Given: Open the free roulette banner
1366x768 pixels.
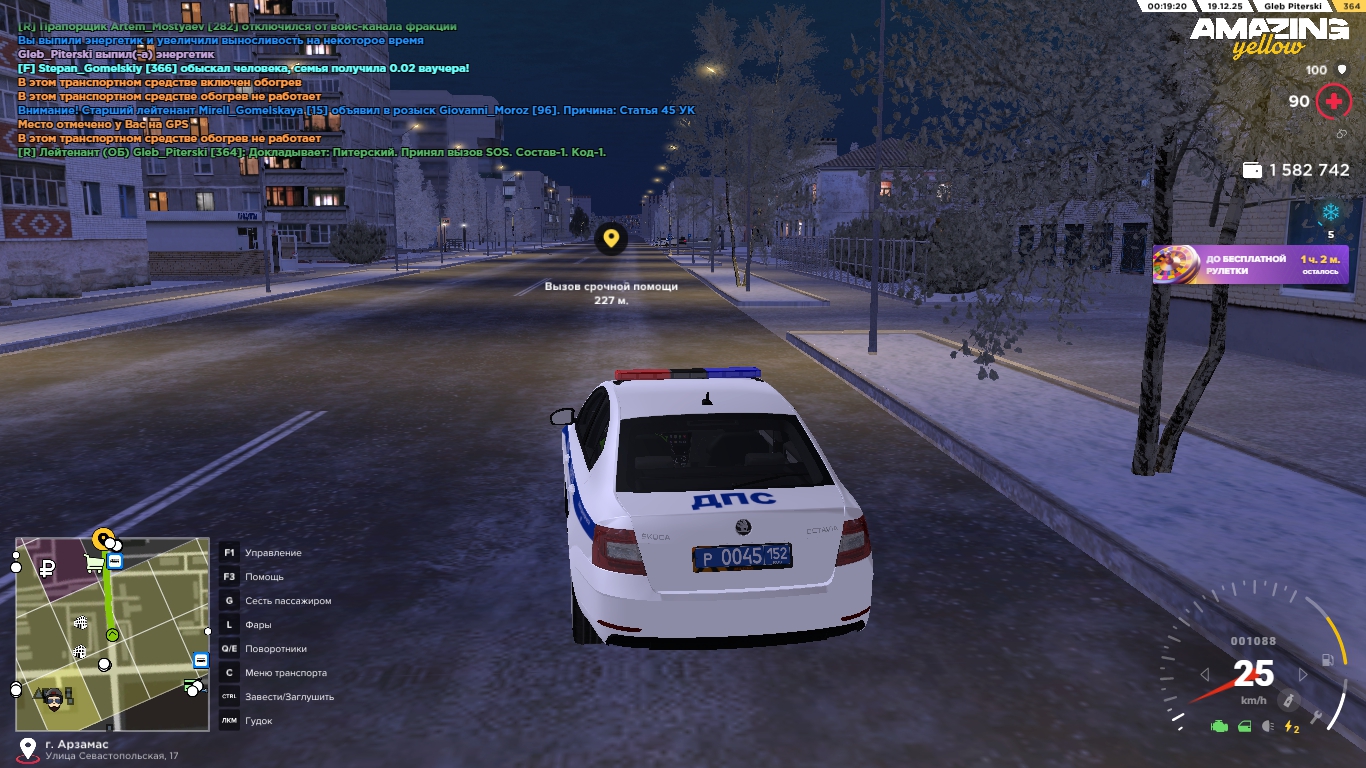Looking at the screenshot, I should point(1250,265).
